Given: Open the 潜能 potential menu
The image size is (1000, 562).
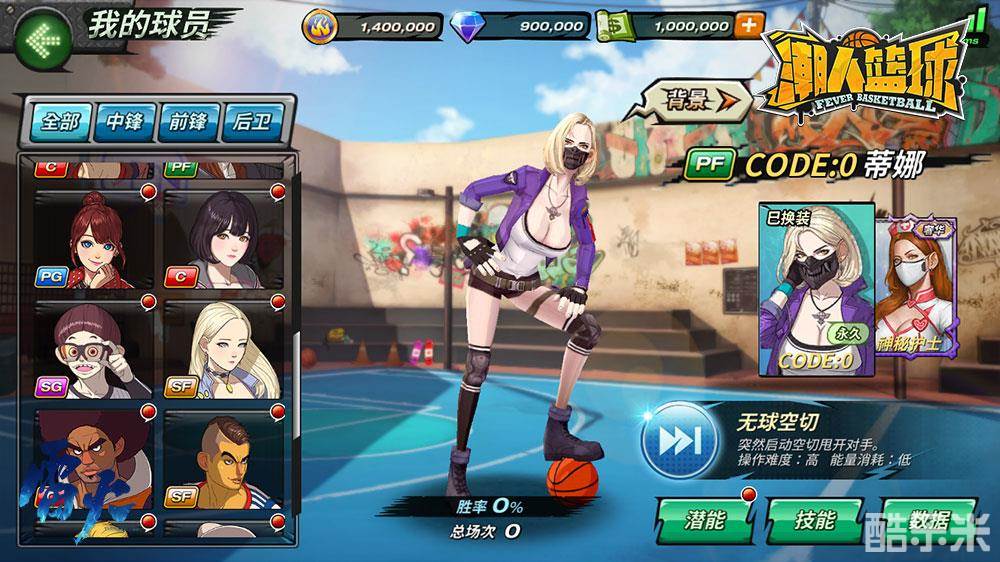Looking at the screenshot, I should (704, 519).
